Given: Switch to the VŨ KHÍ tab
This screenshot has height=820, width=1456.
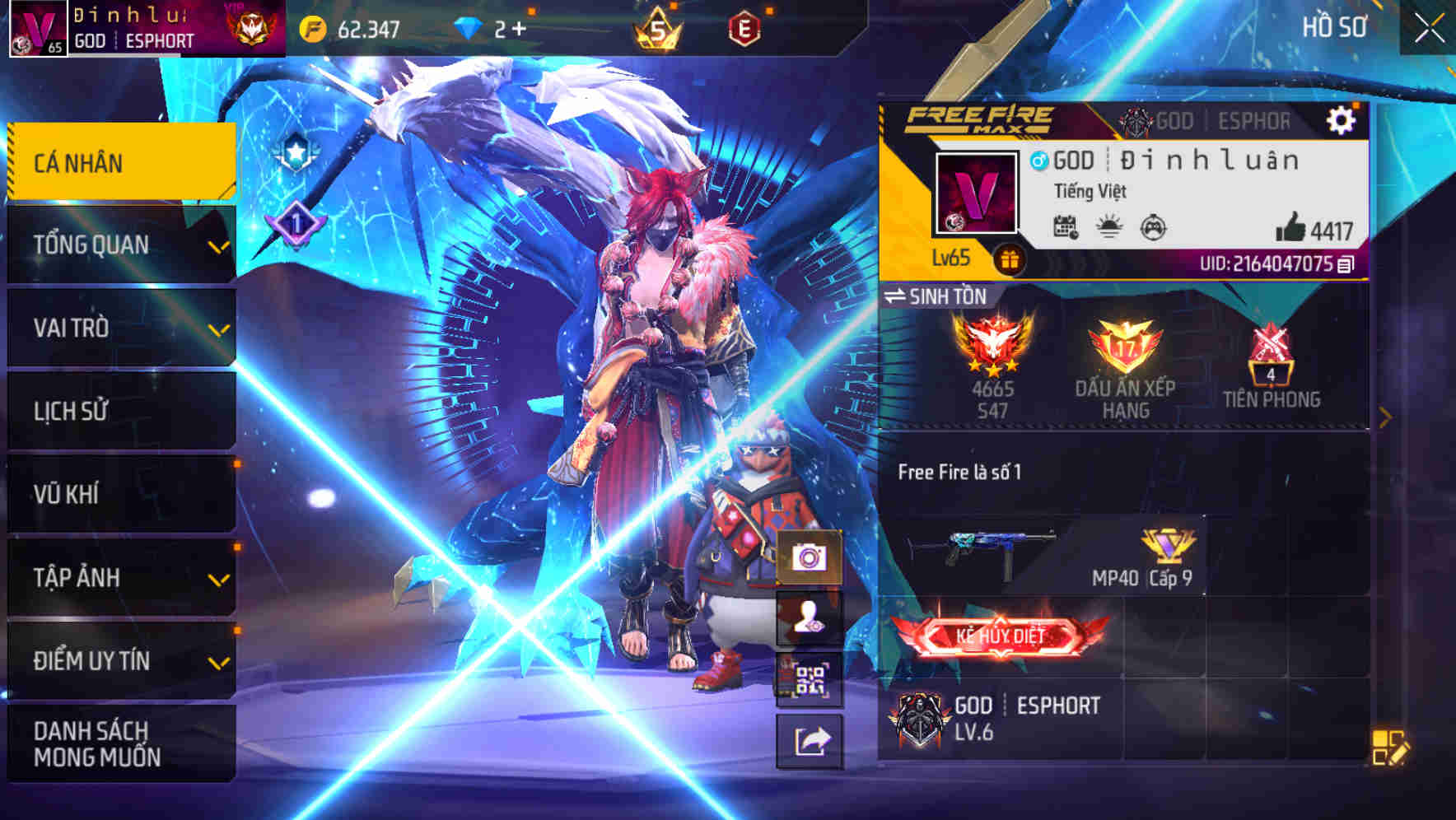Looking at the screenshot, I should pyautogui.click(x=119, y=493).
